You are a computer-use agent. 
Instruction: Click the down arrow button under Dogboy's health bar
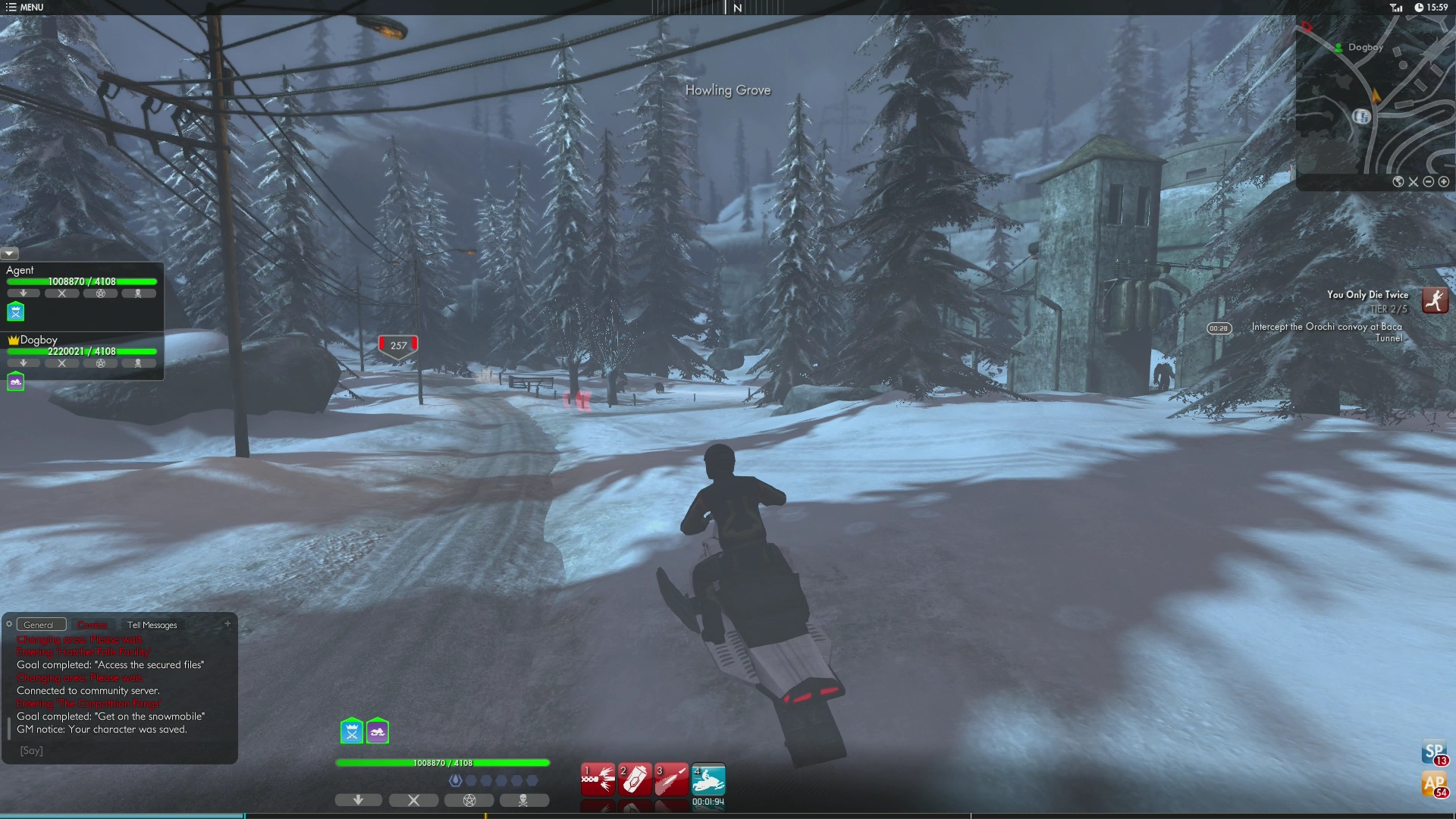click(x=24, y=362)
